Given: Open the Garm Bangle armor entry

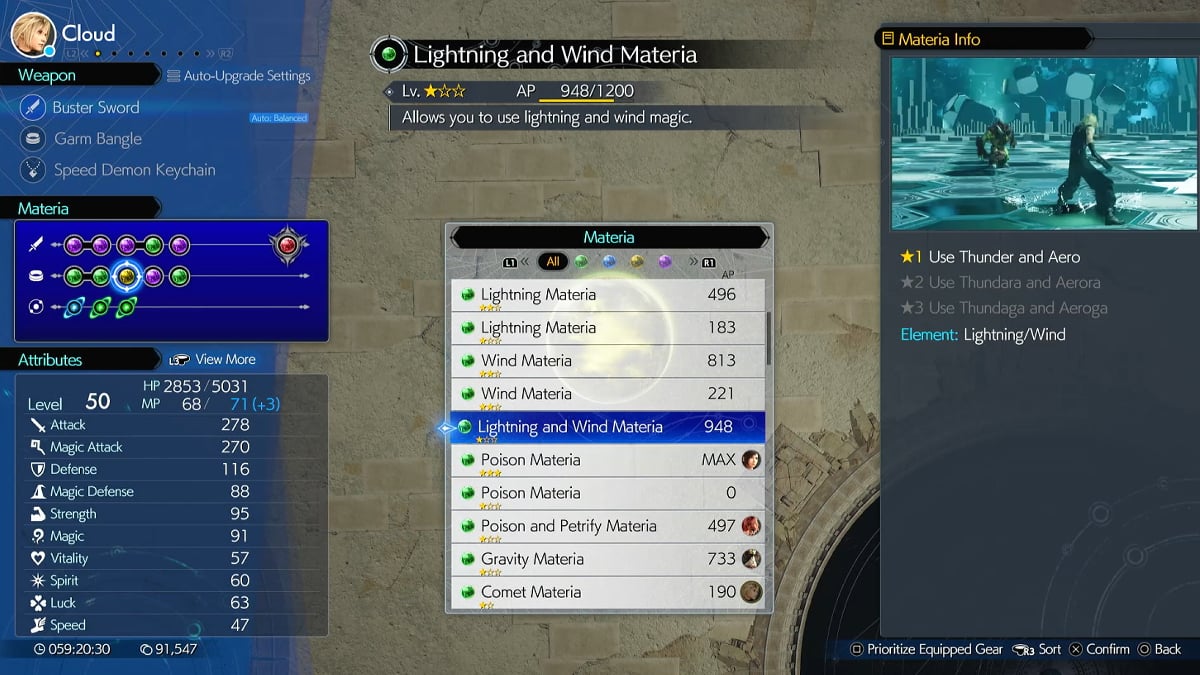Looking at the screenshot, I should pyautogui.click(x=97, y=139).
